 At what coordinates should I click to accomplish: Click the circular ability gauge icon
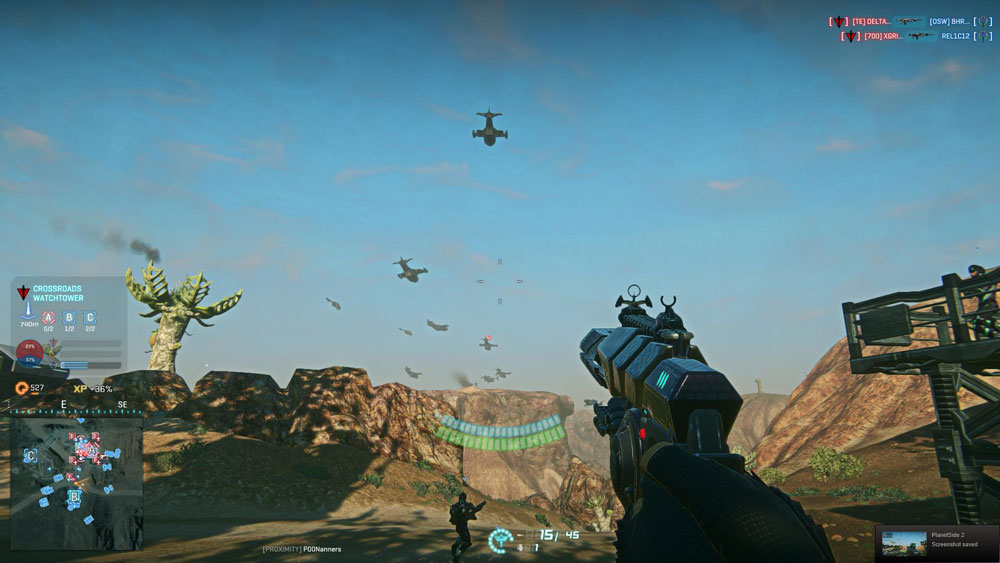pos(500,540)
